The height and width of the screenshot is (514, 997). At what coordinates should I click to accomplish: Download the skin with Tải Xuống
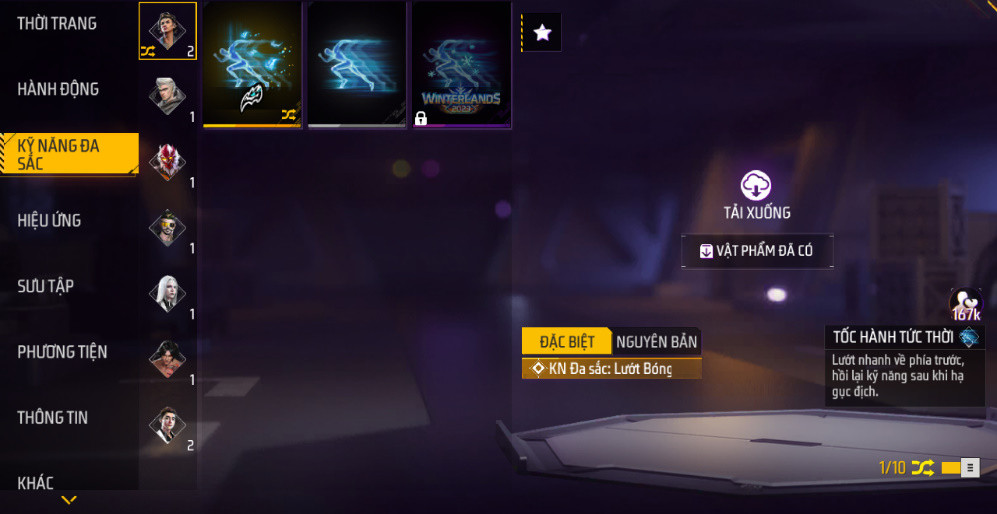click(x=756, y=194)
